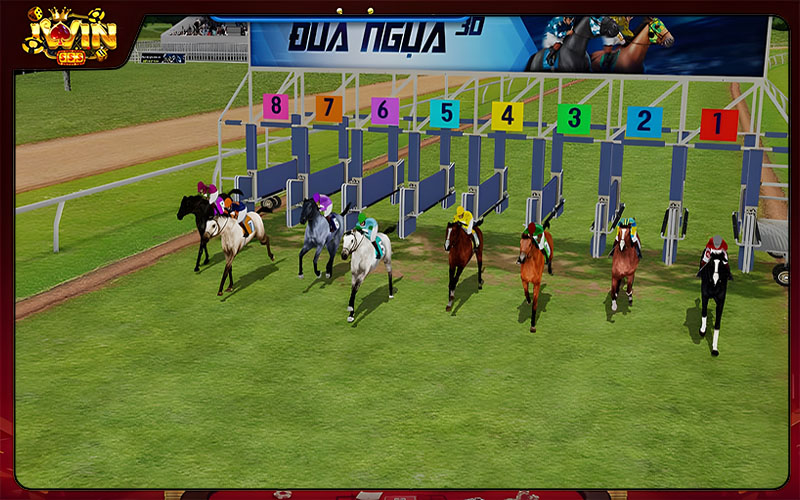This screenshot has height=500, width=800.
Task: Click the iWin logo
Action: coord(70,33)
